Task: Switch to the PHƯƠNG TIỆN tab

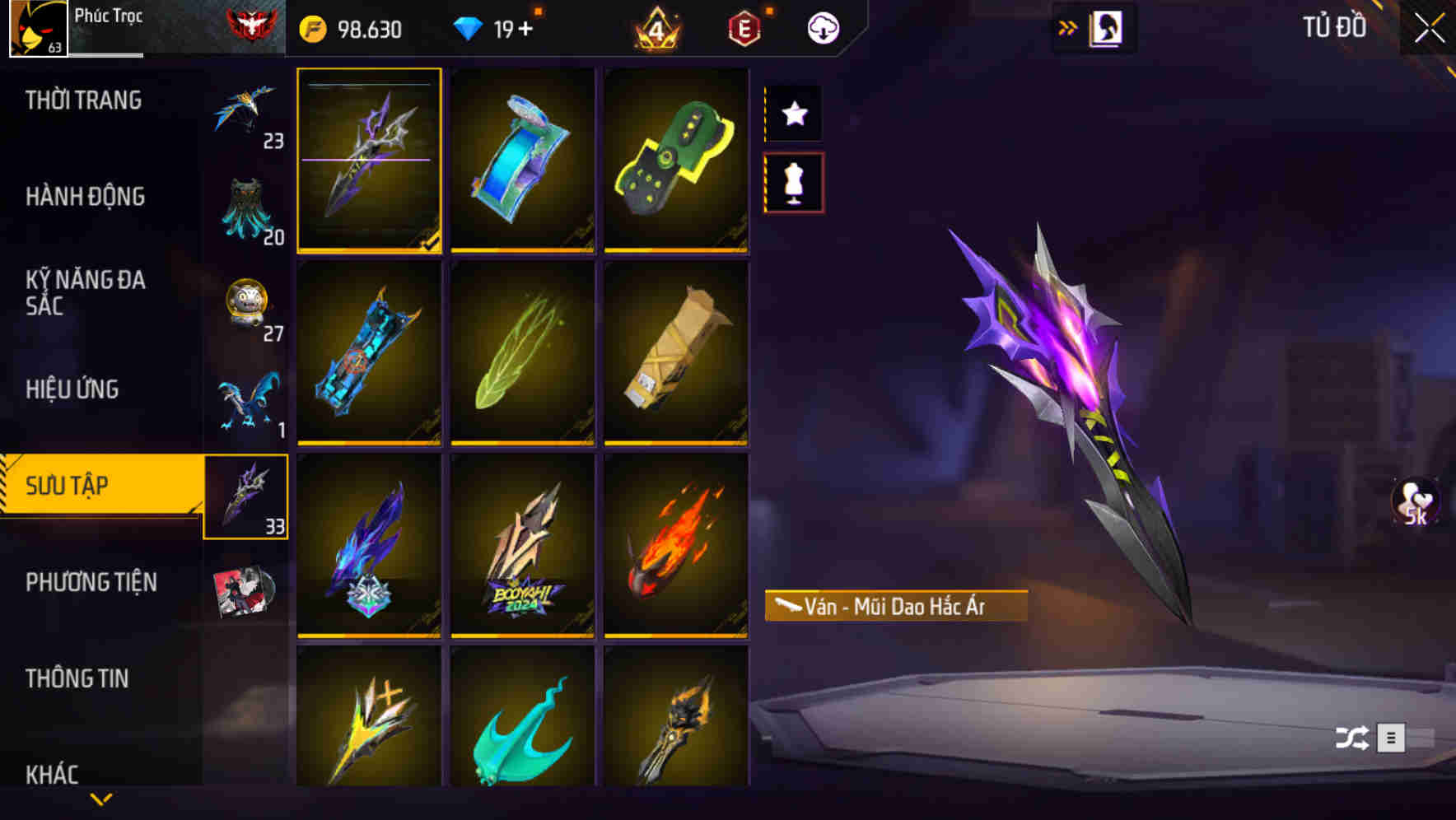Action: [x=91, y=582]
